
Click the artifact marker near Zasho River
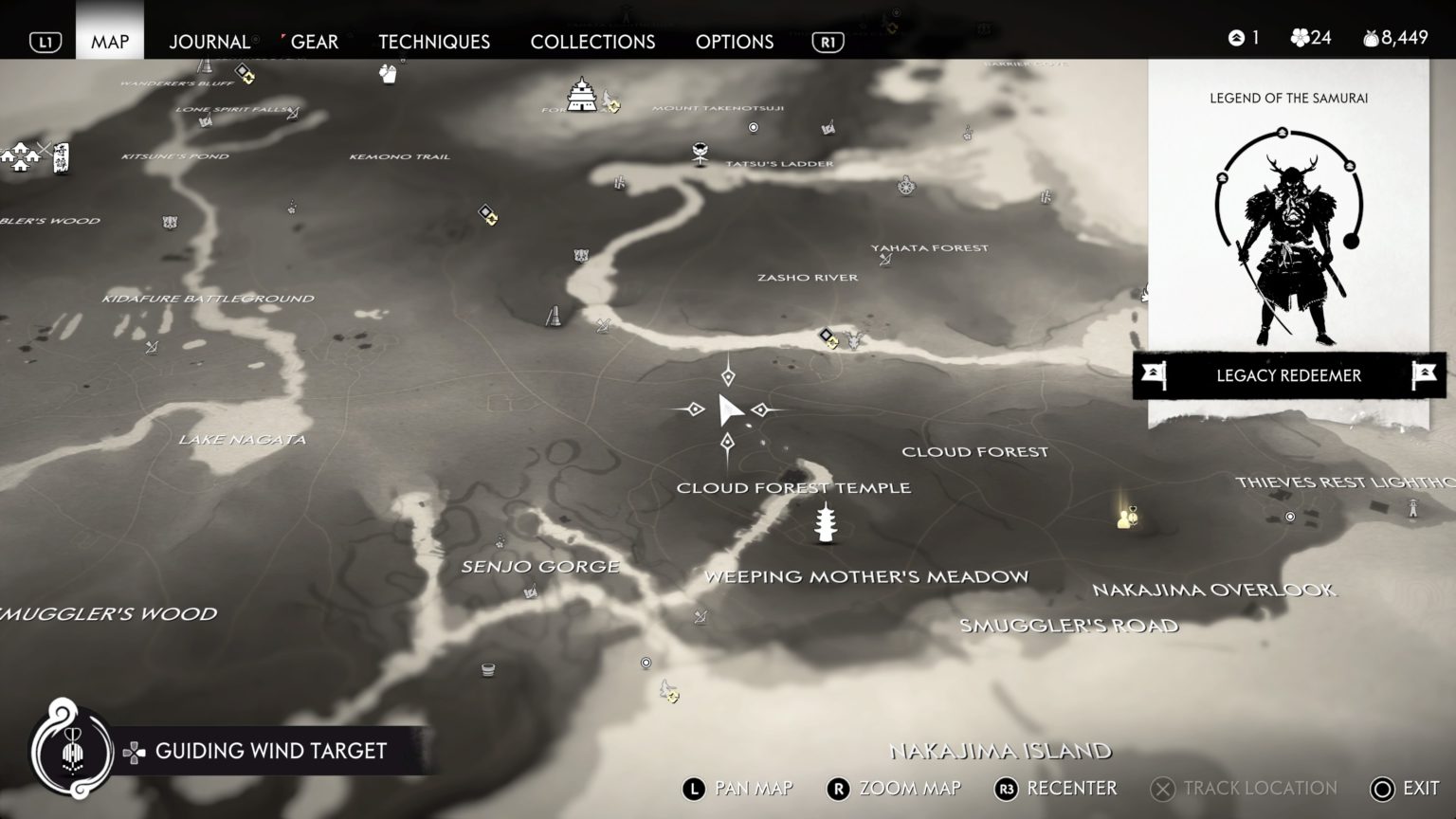(827, 334)
